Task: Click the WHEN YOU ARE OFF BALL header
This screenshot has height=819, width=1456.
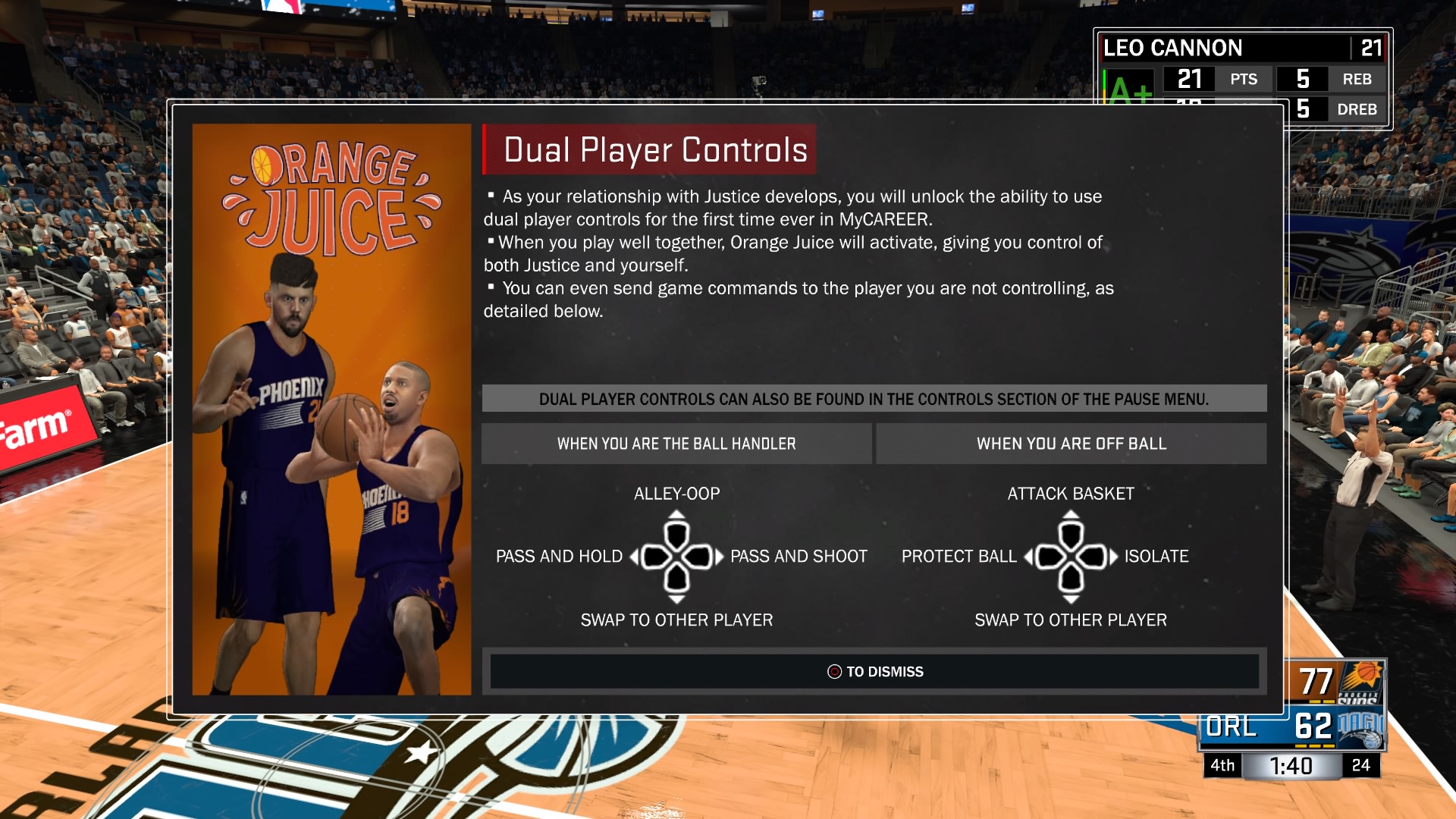Action: pyautogui.click(x=1071, y=444)
